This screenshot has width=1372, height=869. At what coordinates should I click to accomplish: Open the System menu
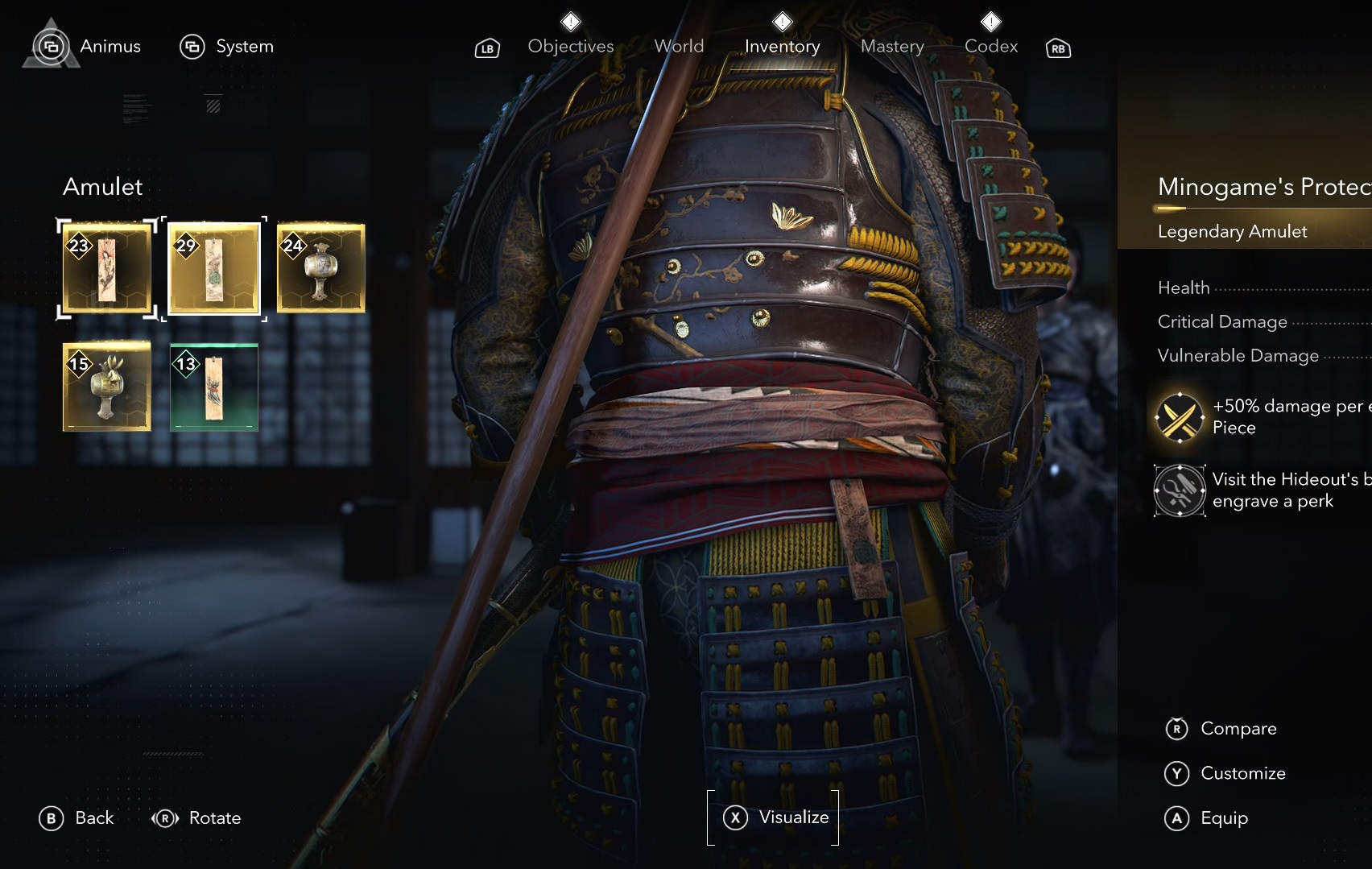pyautogui.click(x=227, y=47)
